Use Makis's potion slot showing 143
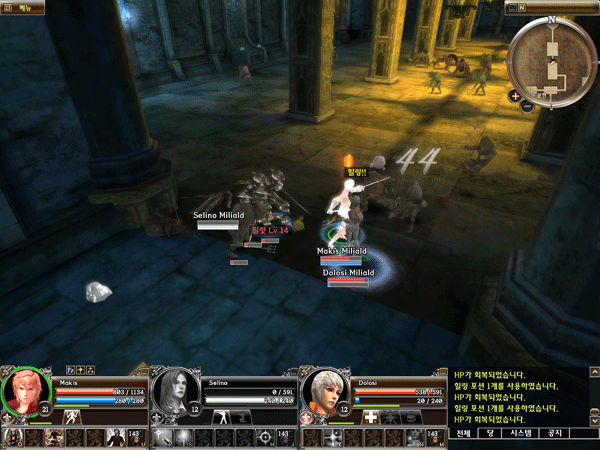The height and width of the screenshot is (450, 600). pos(135,437)
